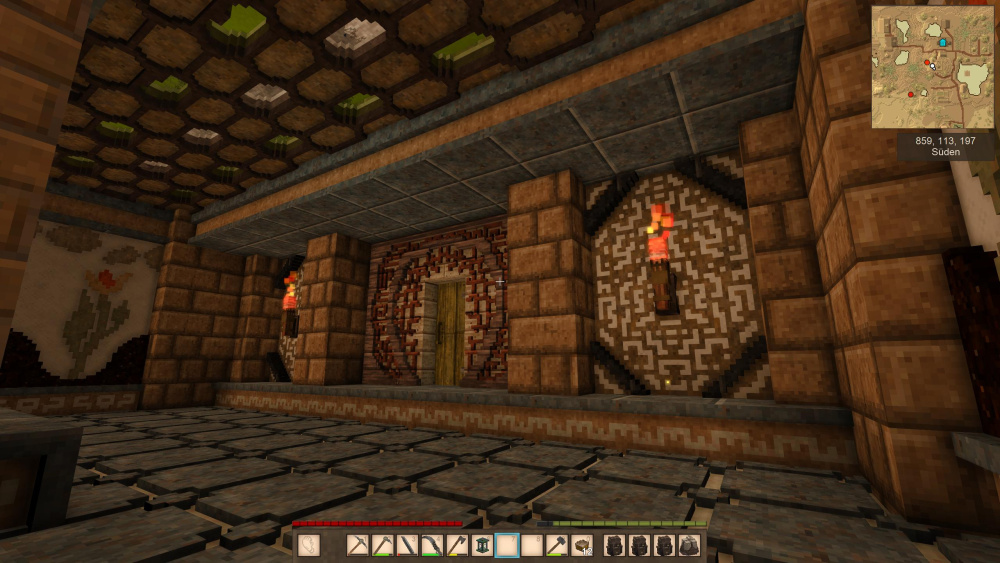The width and height of the screenshot is (1000, 563).
Task: Click the cyan house marker on the minimap
Action: pos(942,44)
